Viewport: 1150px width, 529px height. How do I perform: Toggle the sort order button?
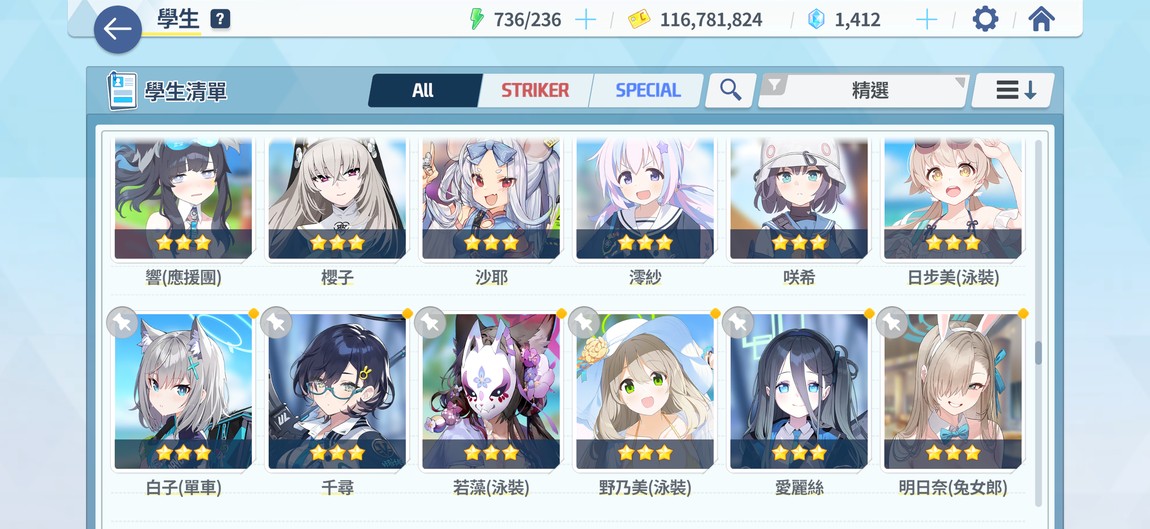pos(1013,90)
